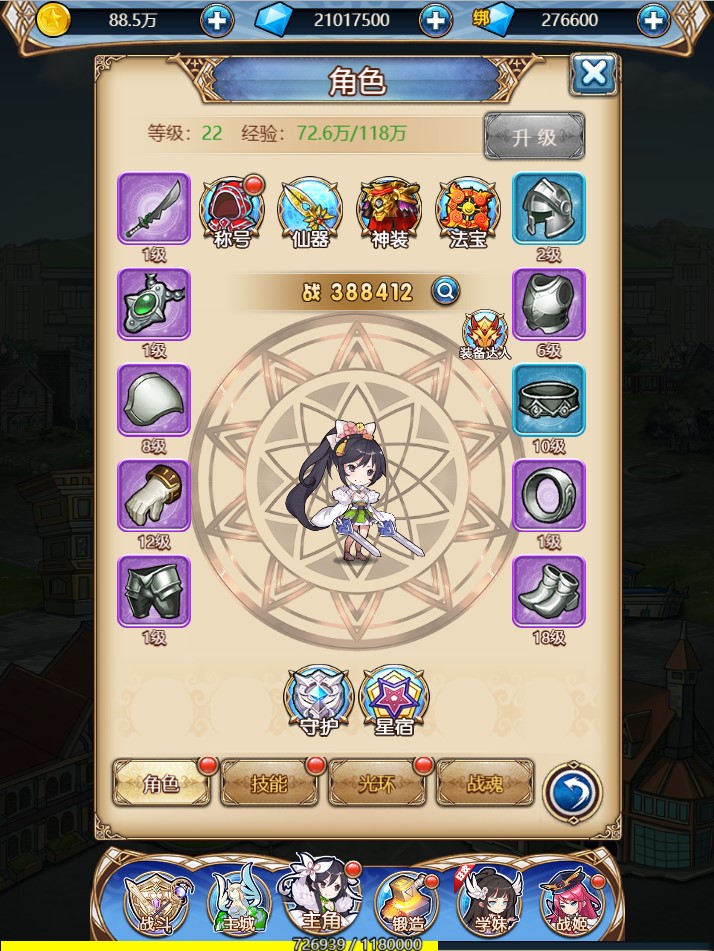Open 锻造 forge from bottom bar

pos(406,900)
